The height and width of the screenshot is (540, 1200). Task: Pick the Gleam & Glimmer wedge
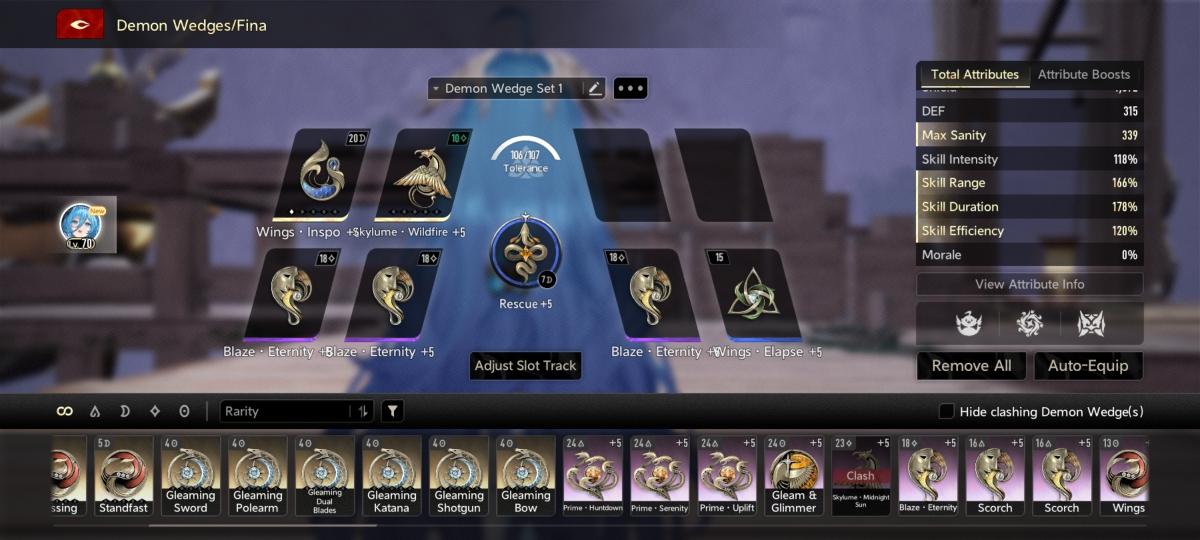(794, 475)
